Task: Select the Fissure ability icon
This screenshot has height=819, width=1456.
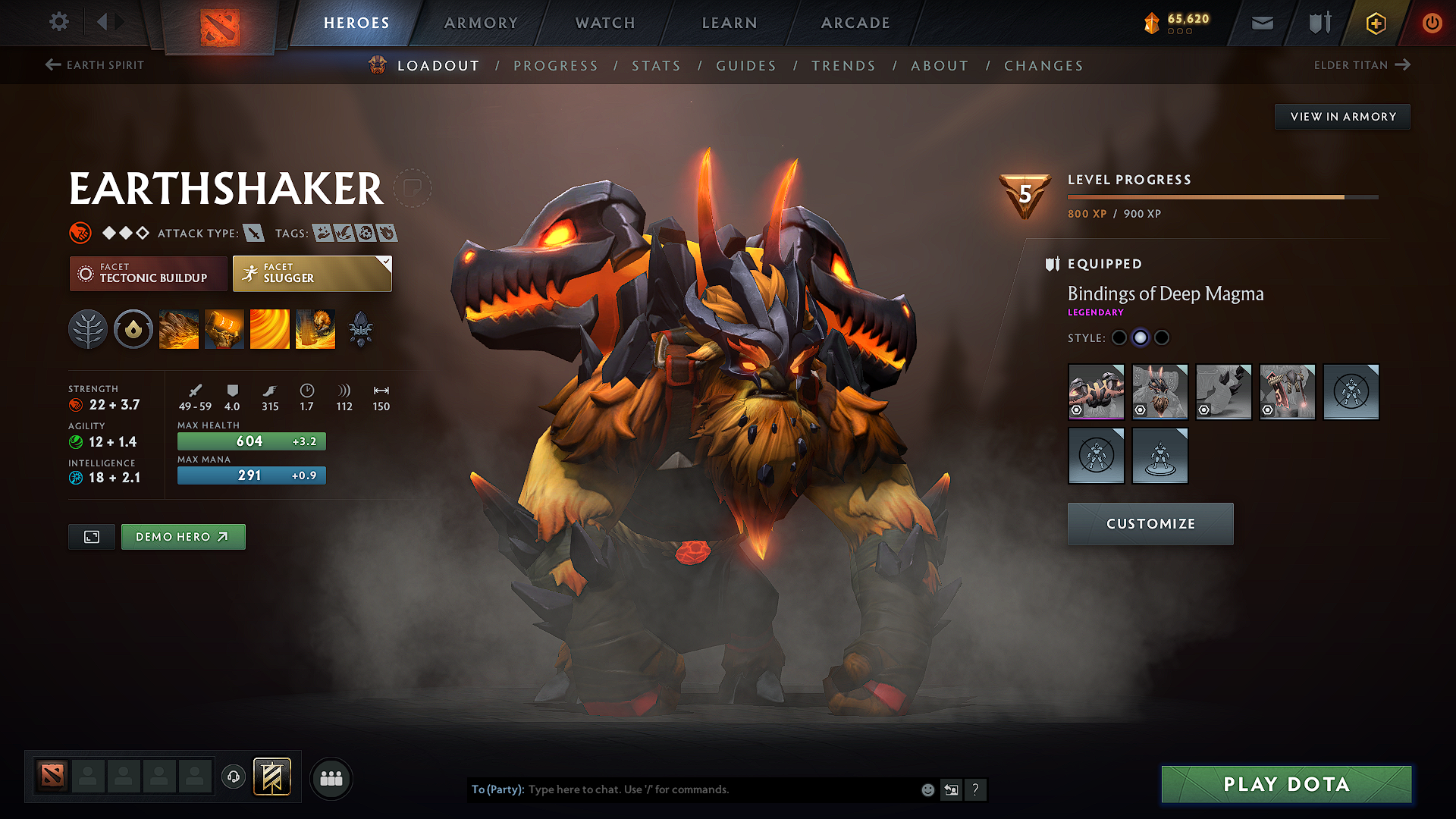Action: coord(179,328)
